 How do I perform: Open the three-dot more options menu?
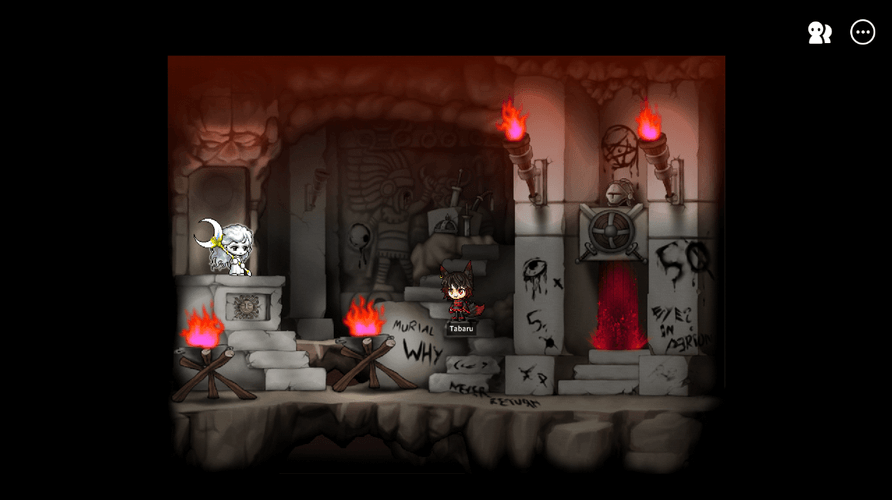coord(862,32)
